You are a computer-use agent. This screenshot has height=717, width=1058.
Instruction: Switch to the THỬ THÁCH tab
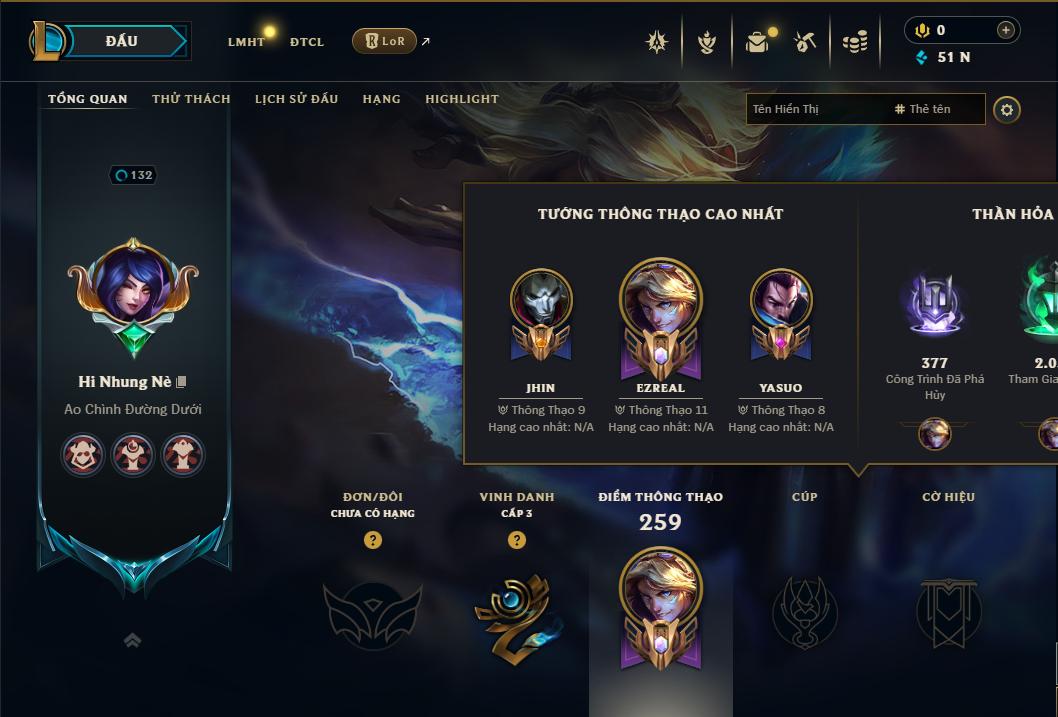point(191,99)
